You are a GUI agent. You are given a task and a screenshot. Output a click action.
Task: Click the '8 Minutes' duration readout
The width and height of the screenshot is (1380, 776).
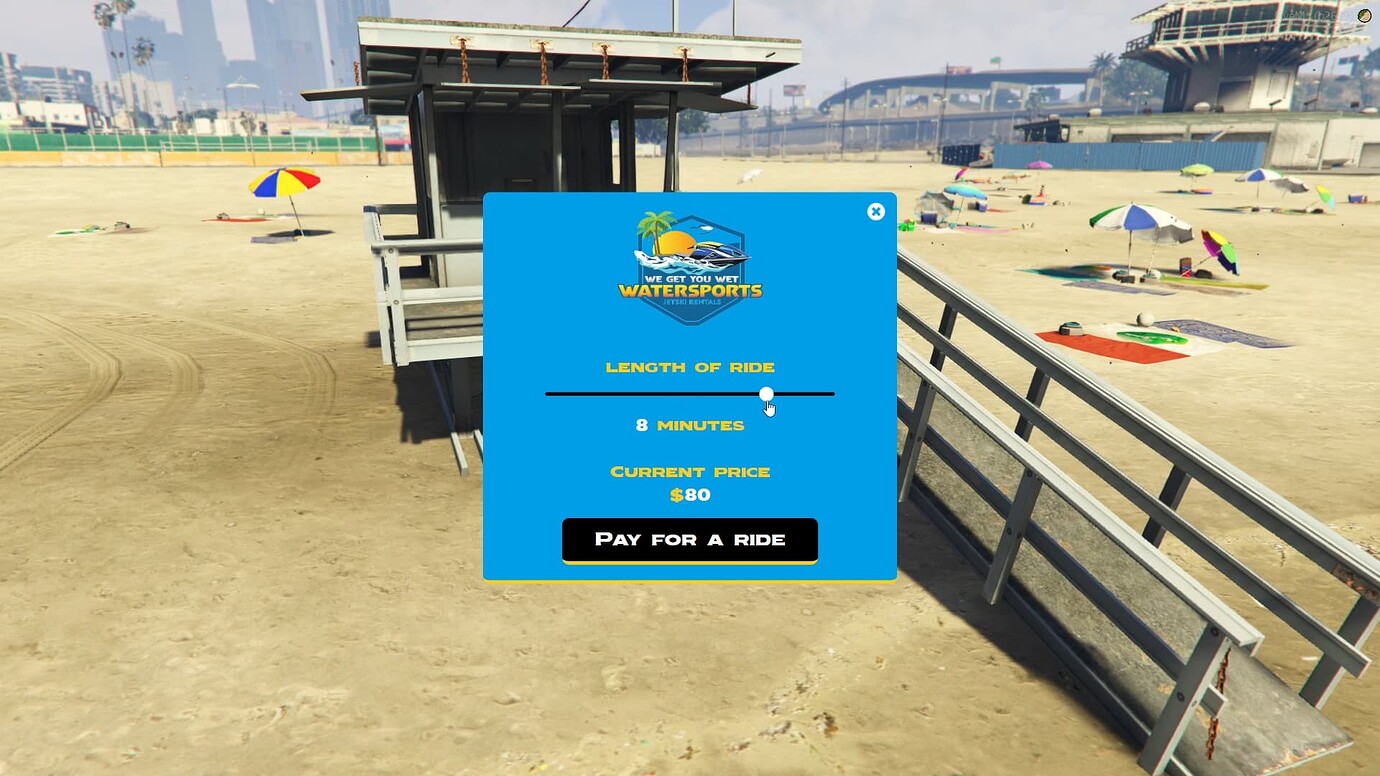tap(690, 425)
